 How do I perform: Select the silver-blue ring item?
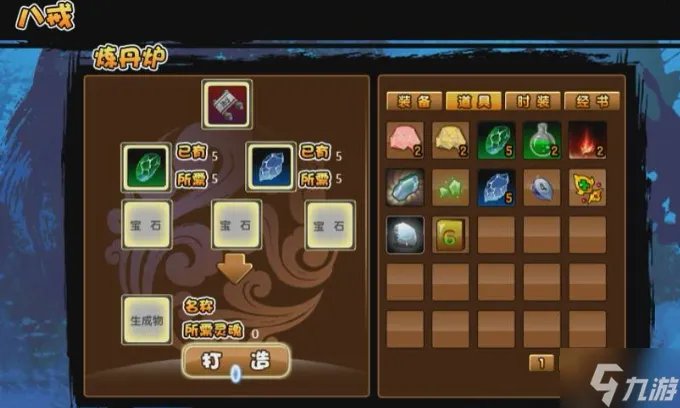(543, 187)
